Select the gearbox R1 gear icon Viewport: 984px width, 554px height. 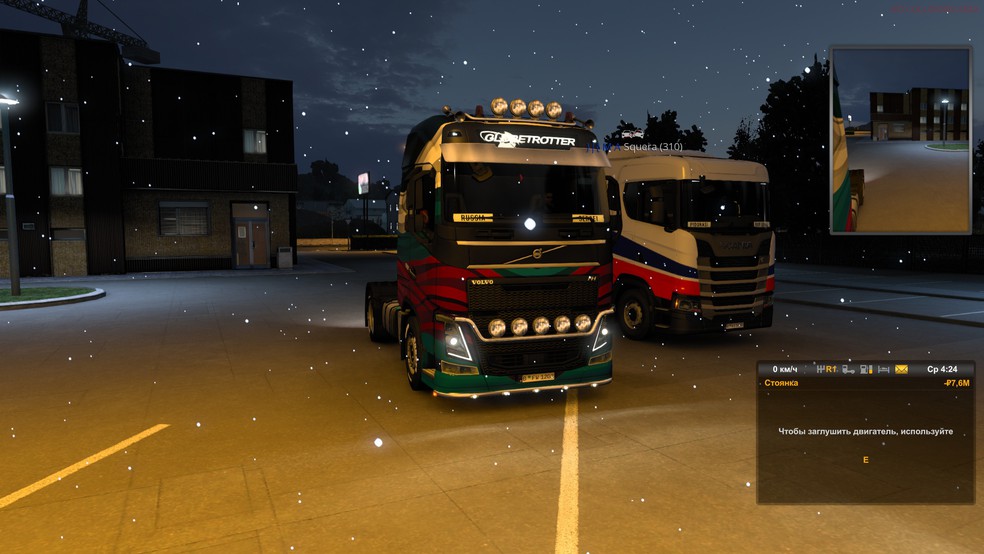(x=827, y=369)
